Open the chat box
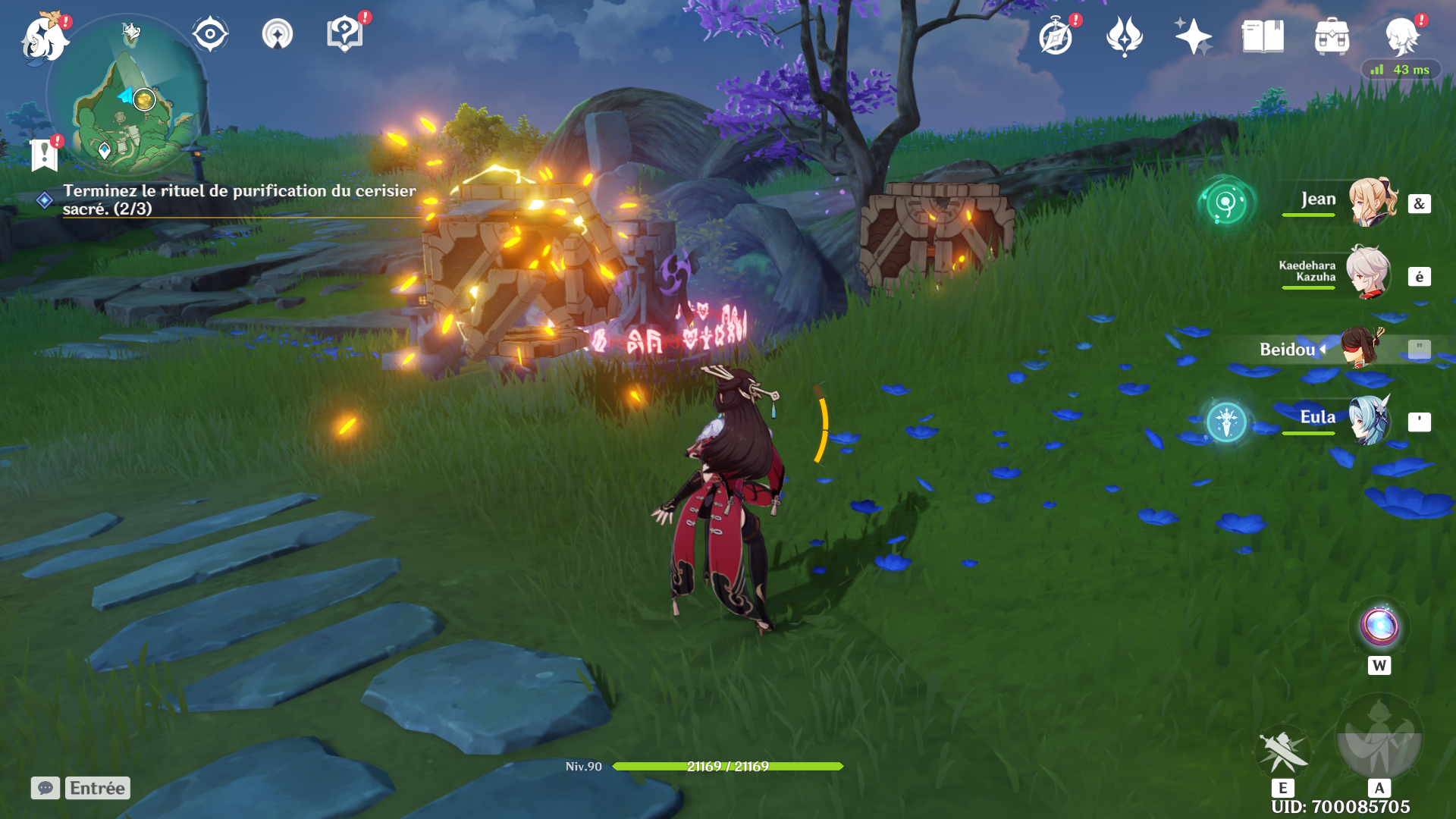 (45, 788)
